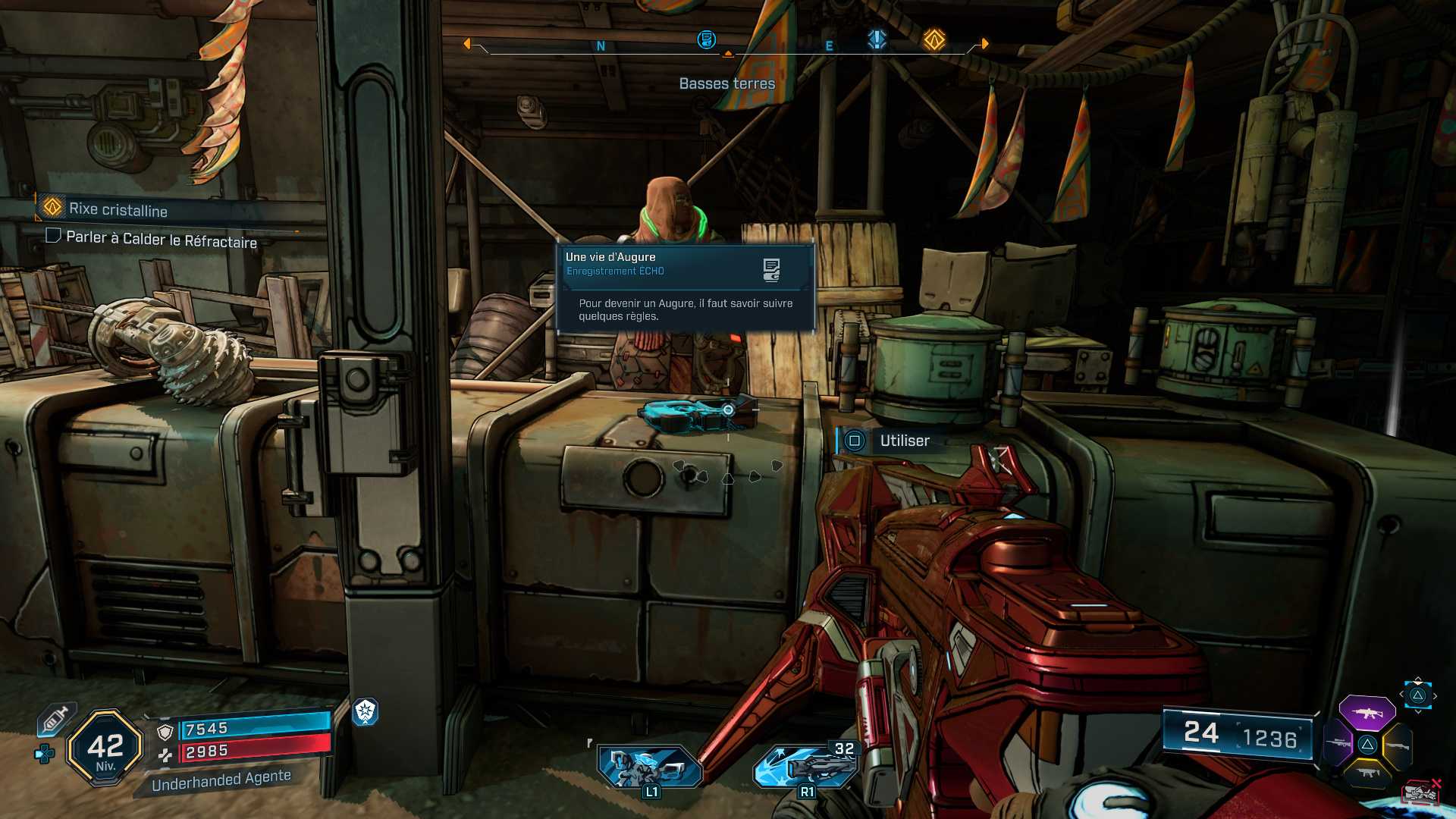Click the red-crossed broken weapon icon
This screenshot has height=819, width=1456.
pyautogui.click(x=1421, y=794)
